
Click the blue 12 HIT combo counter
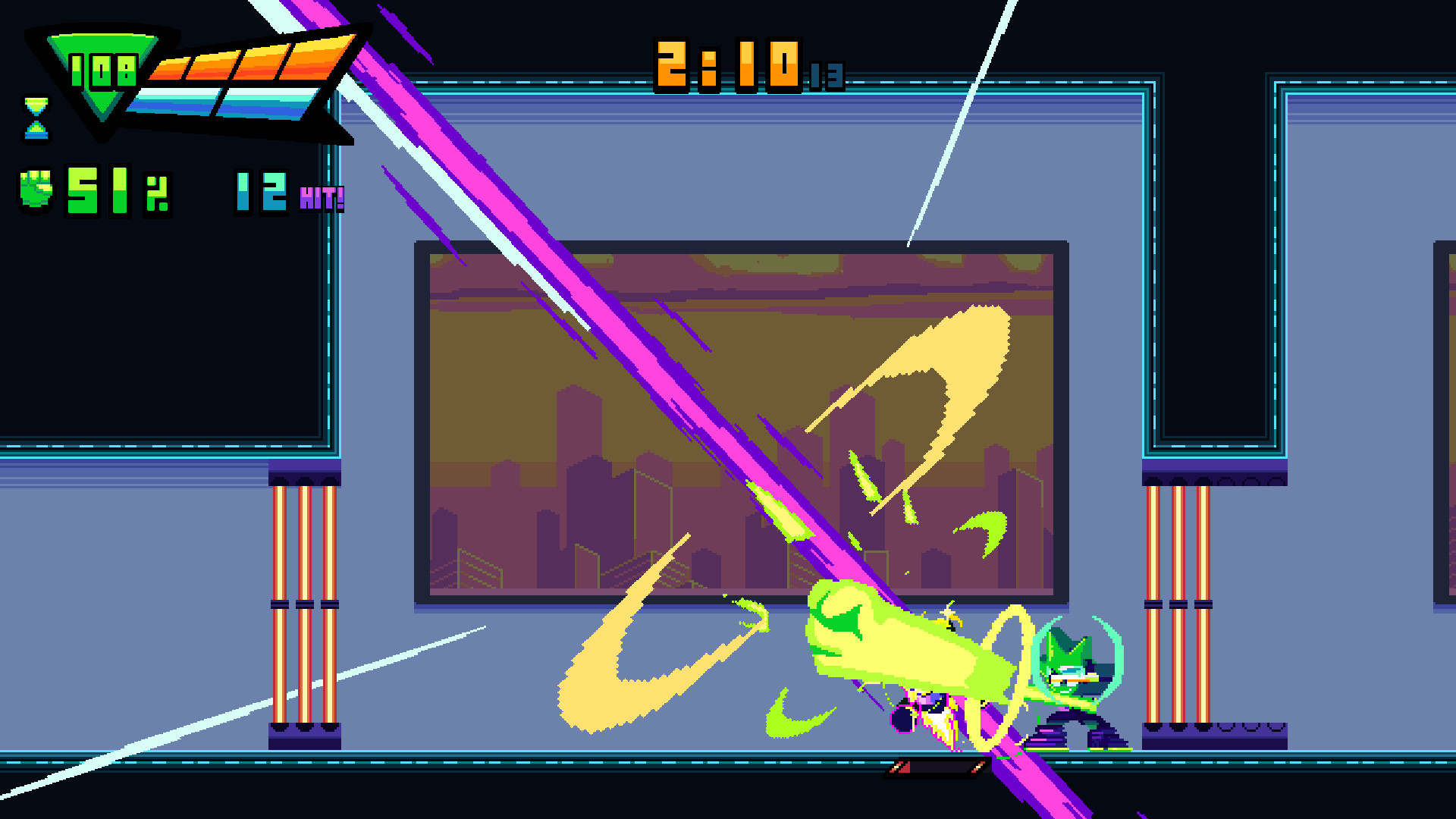(258, 190)
